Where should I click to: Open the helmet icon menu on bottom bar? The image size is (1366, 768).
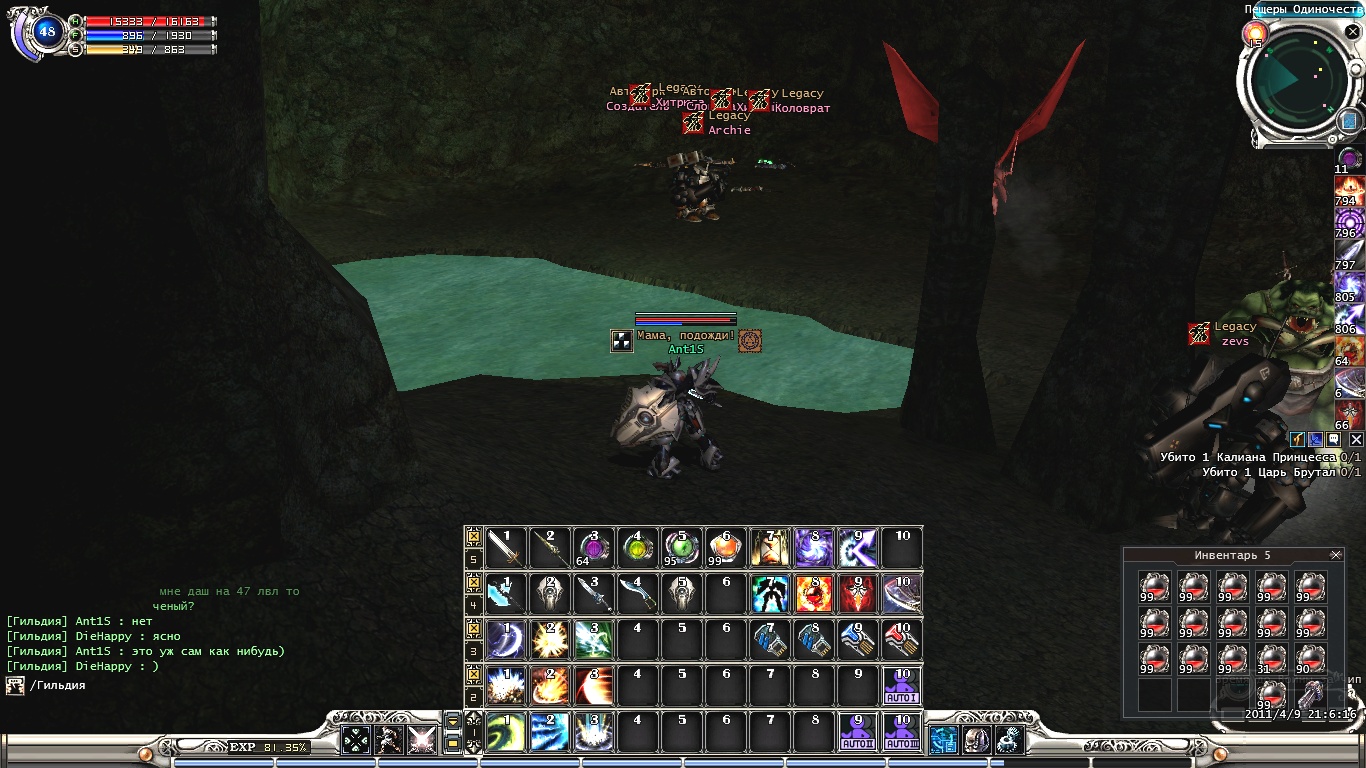tap(976, 740)
